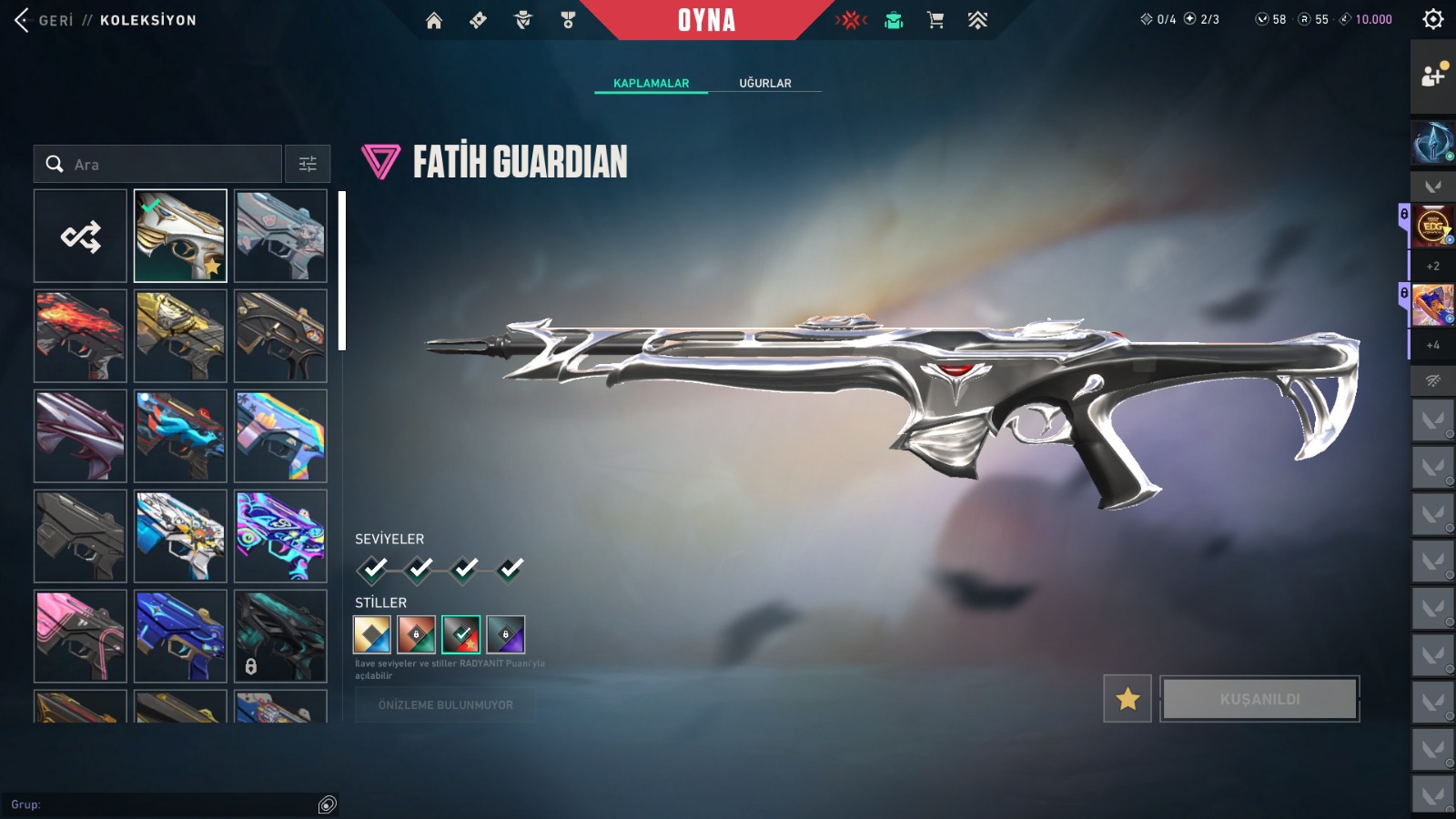
Task: Click the Grup chat input box
Action: point(164,804)
